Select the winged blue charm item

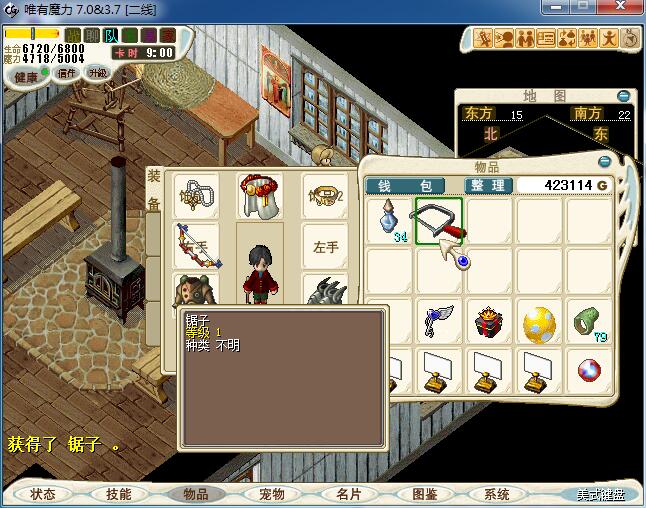point(439,321)
